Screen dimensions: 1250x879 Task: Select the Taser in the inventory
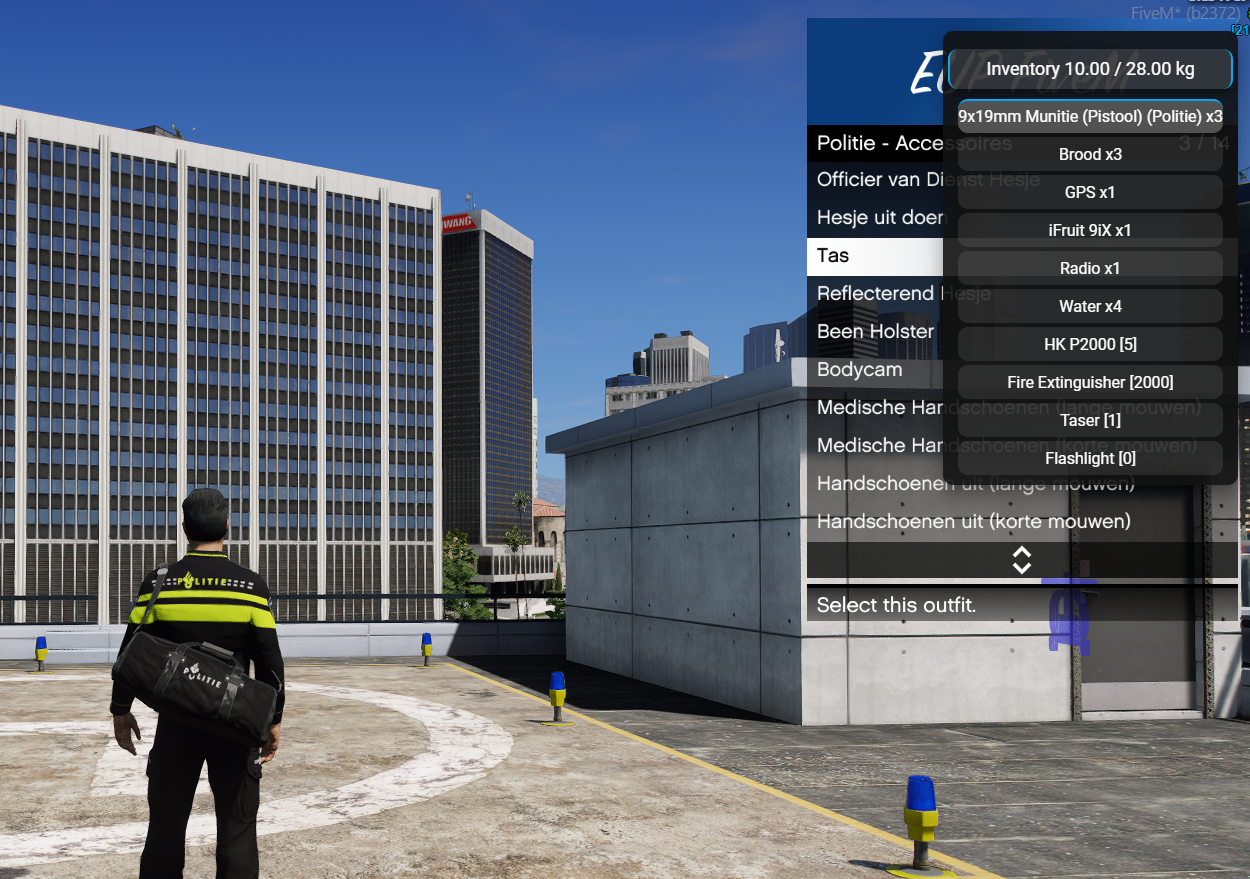coord(1090,420)
